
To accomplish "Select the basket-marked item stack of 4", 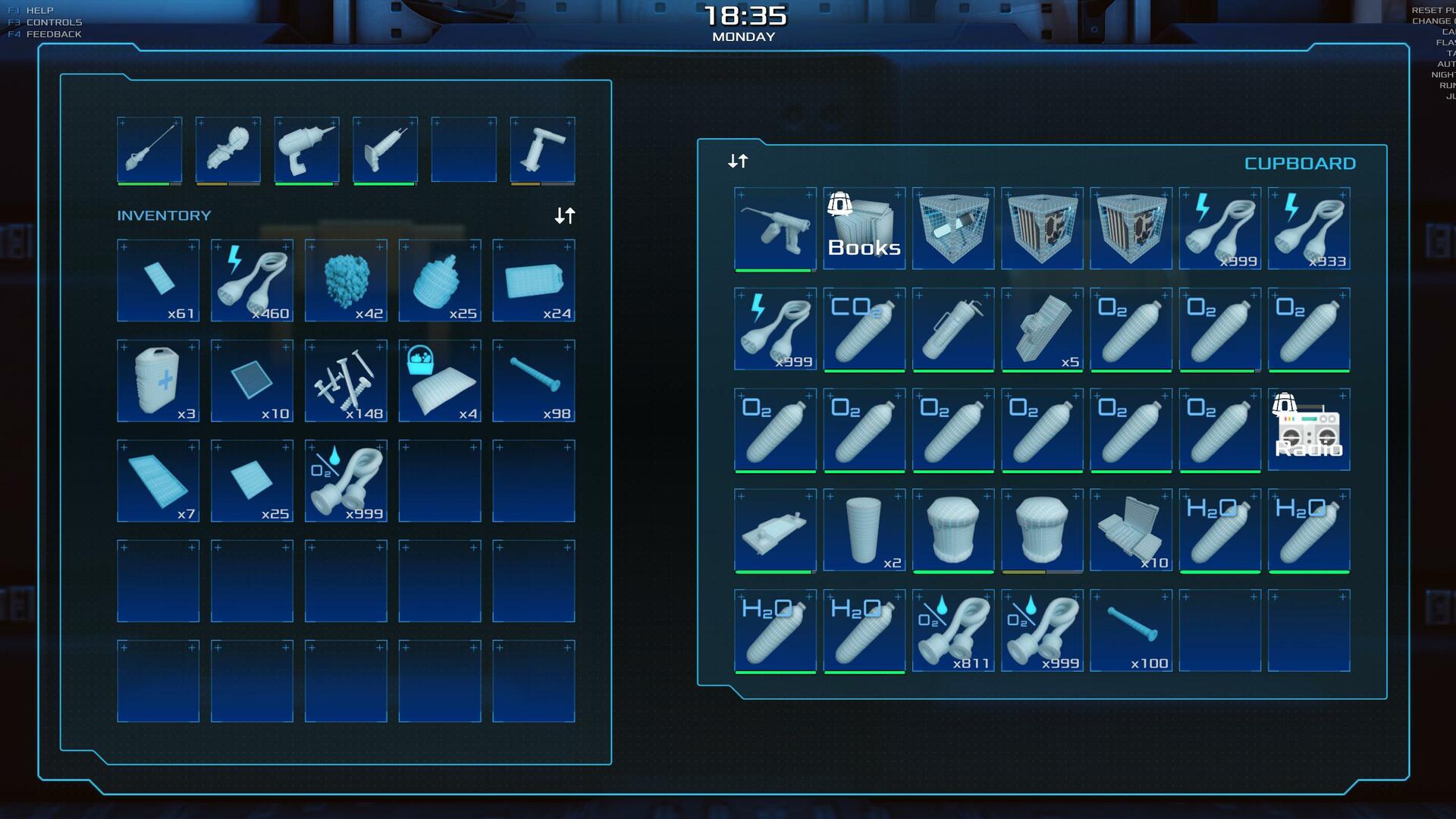I will click(440, 381).
